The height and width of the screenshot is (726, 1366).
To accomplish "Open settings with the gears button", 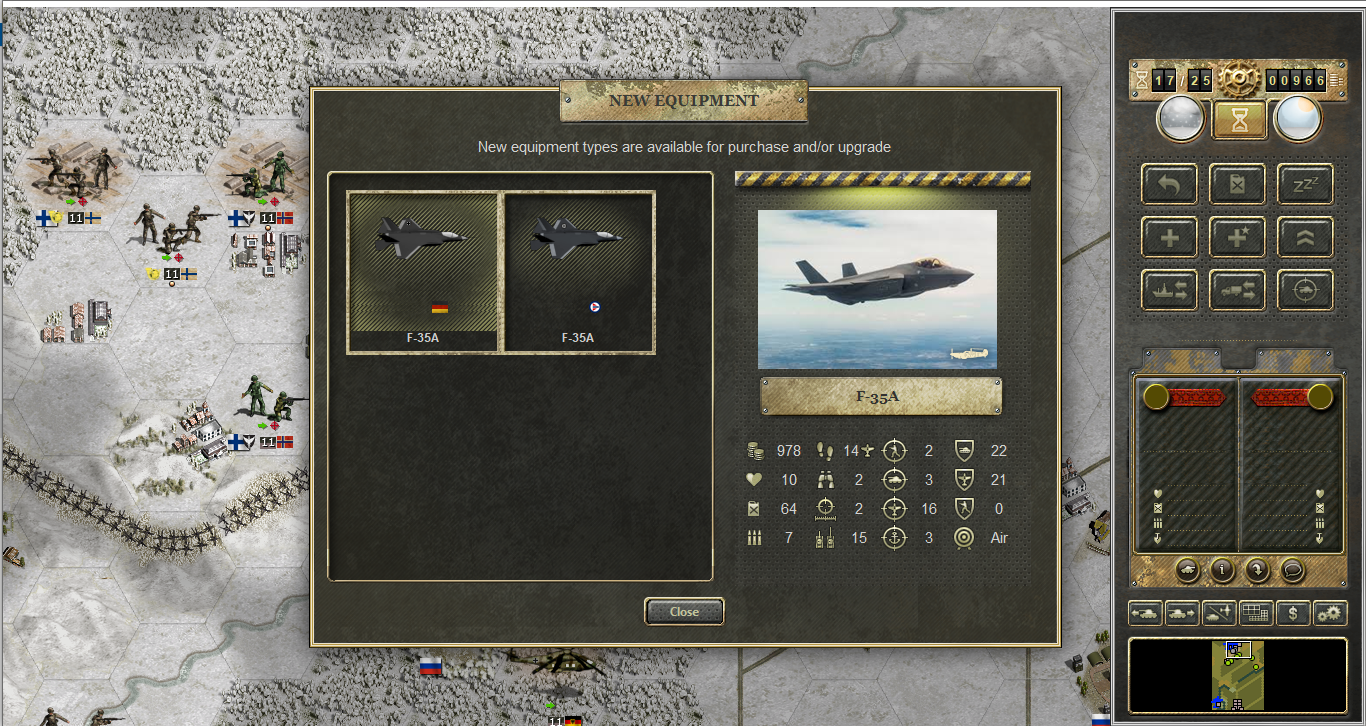I will [1330, 613].
